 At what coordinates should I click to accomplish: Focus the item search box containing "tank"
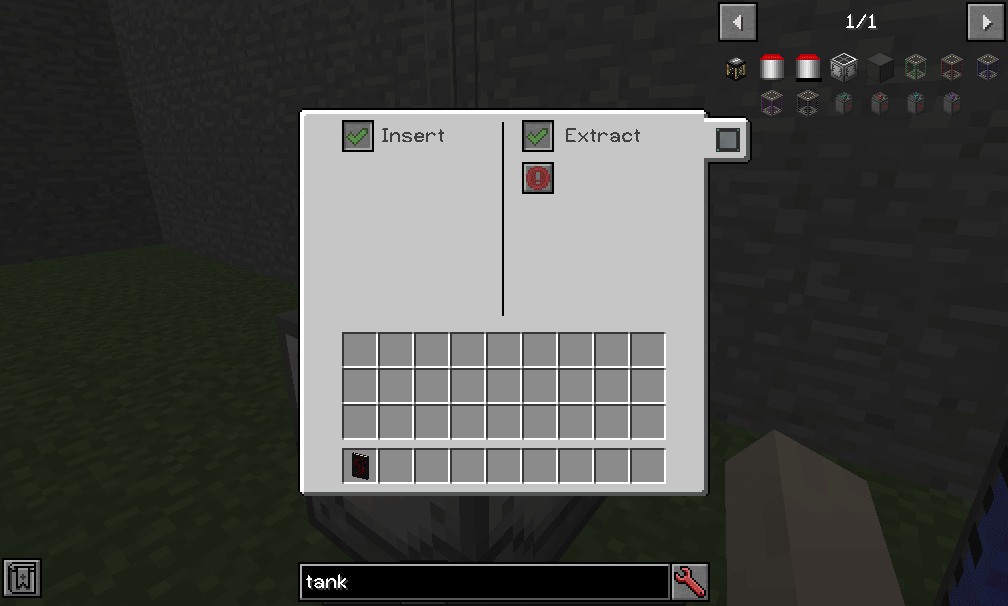[484, 581]
